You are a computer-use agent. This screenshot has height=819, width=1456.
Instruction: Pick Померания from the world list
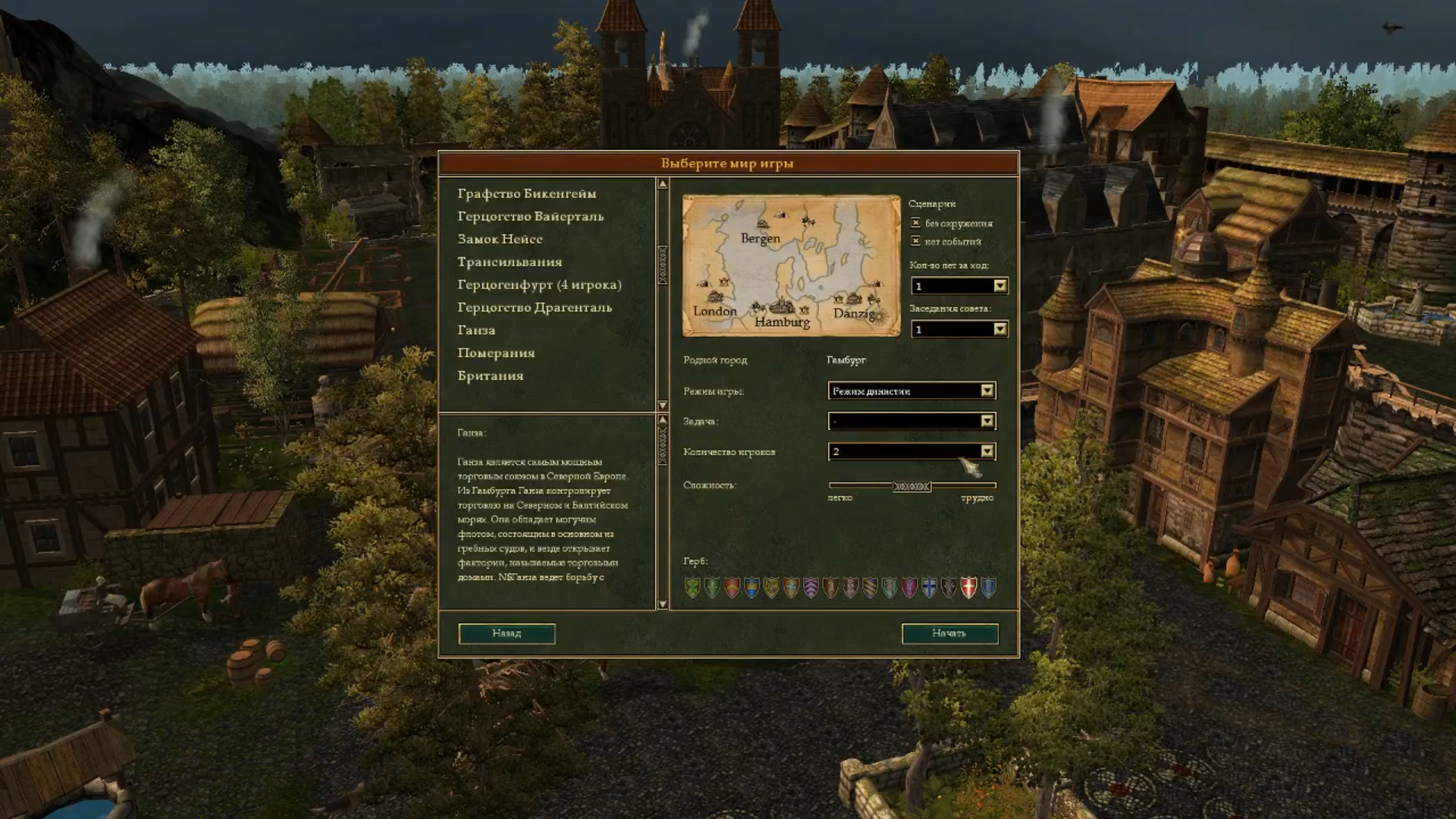tap(496, 353)
